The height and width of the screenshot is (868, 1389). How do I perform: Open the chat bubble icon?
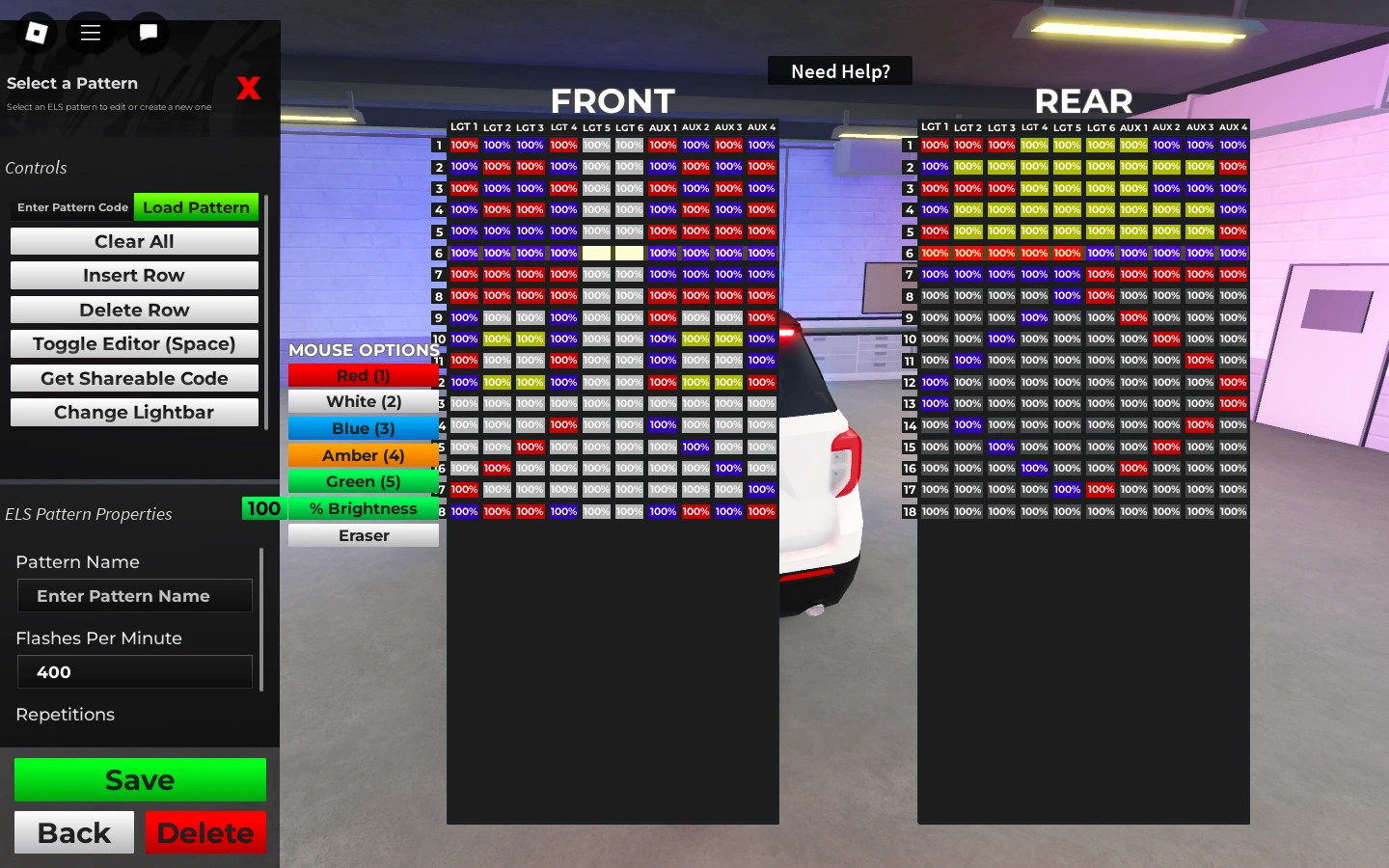[x=148, y=32]
